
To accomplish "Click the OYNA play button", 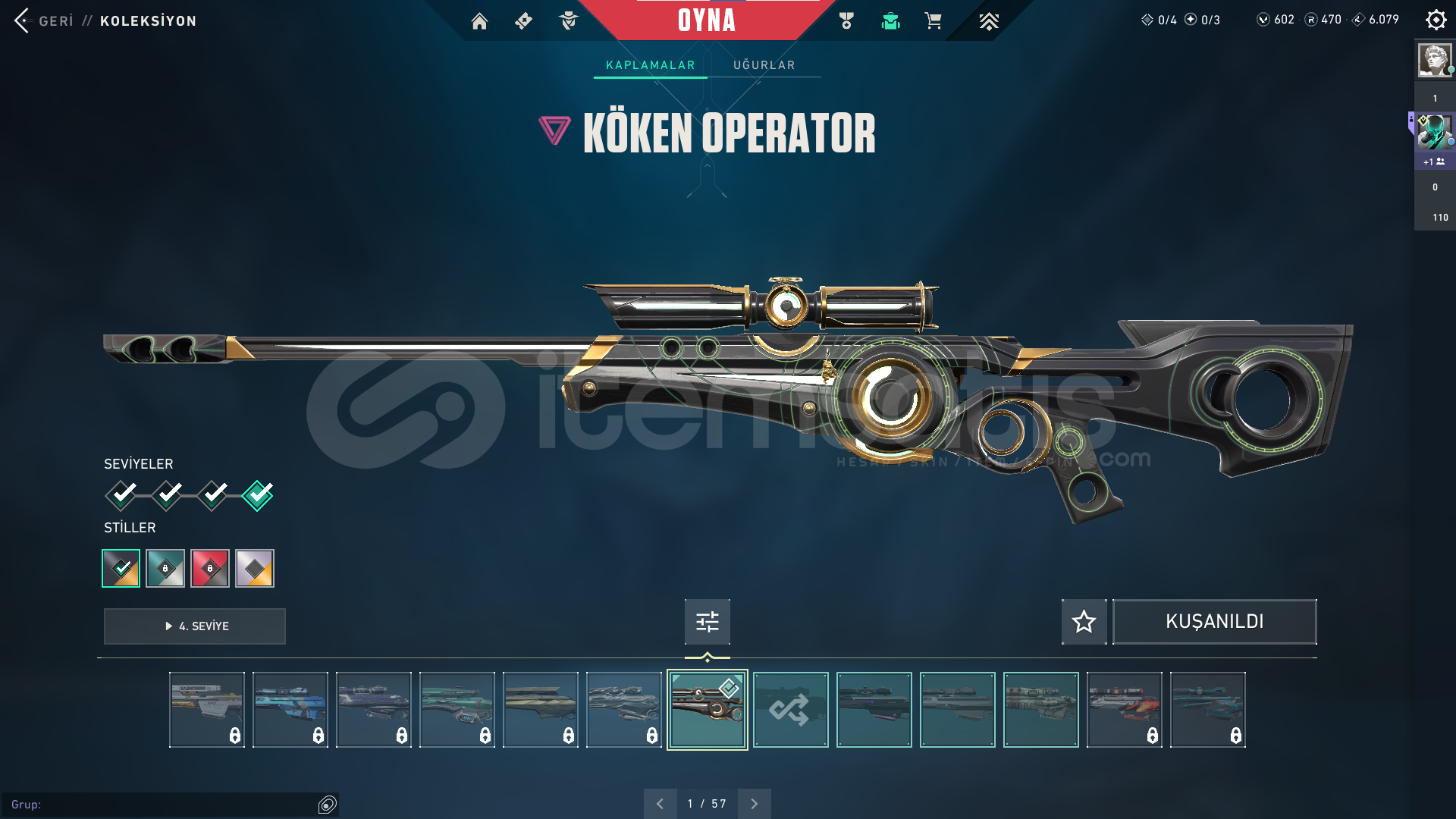I will [706, 20].
